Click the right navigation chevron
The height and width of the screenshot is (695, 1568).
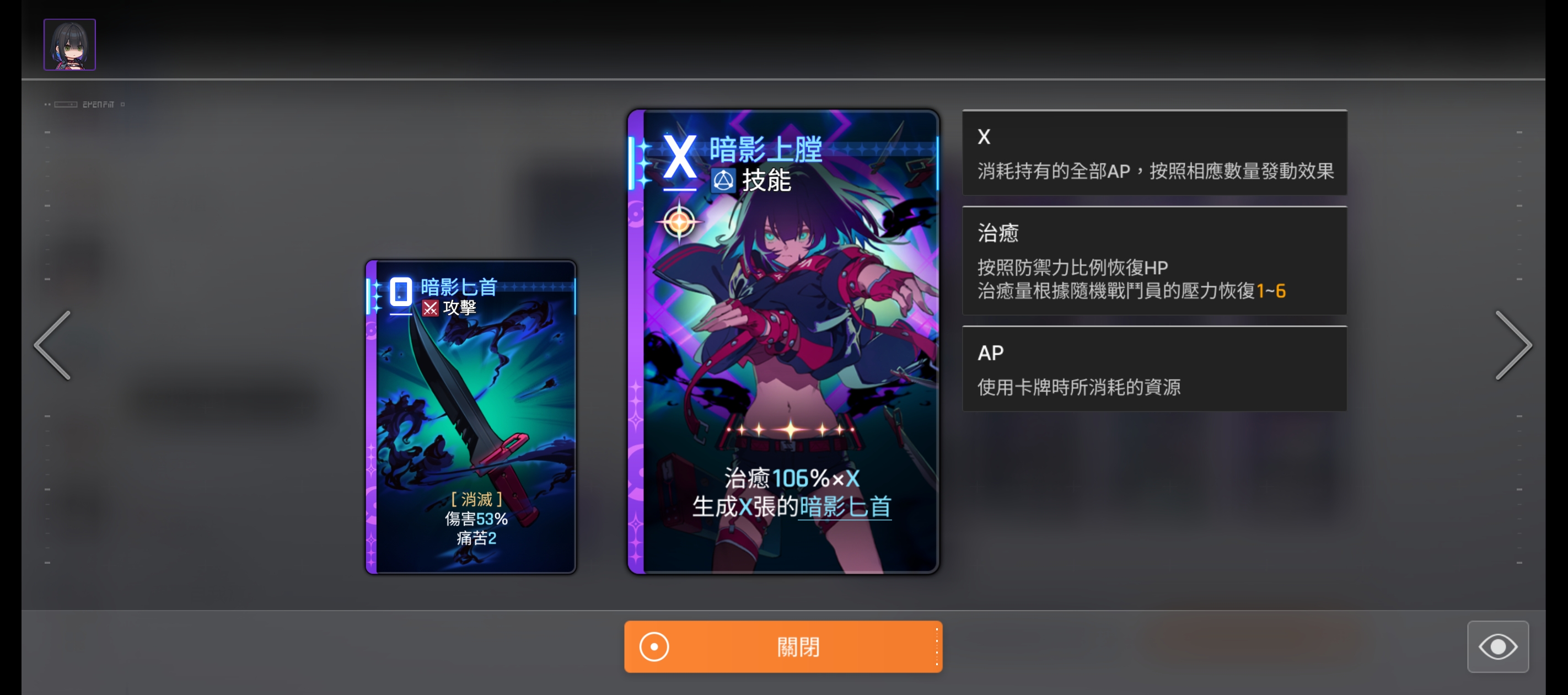[x=1515, y=345]
